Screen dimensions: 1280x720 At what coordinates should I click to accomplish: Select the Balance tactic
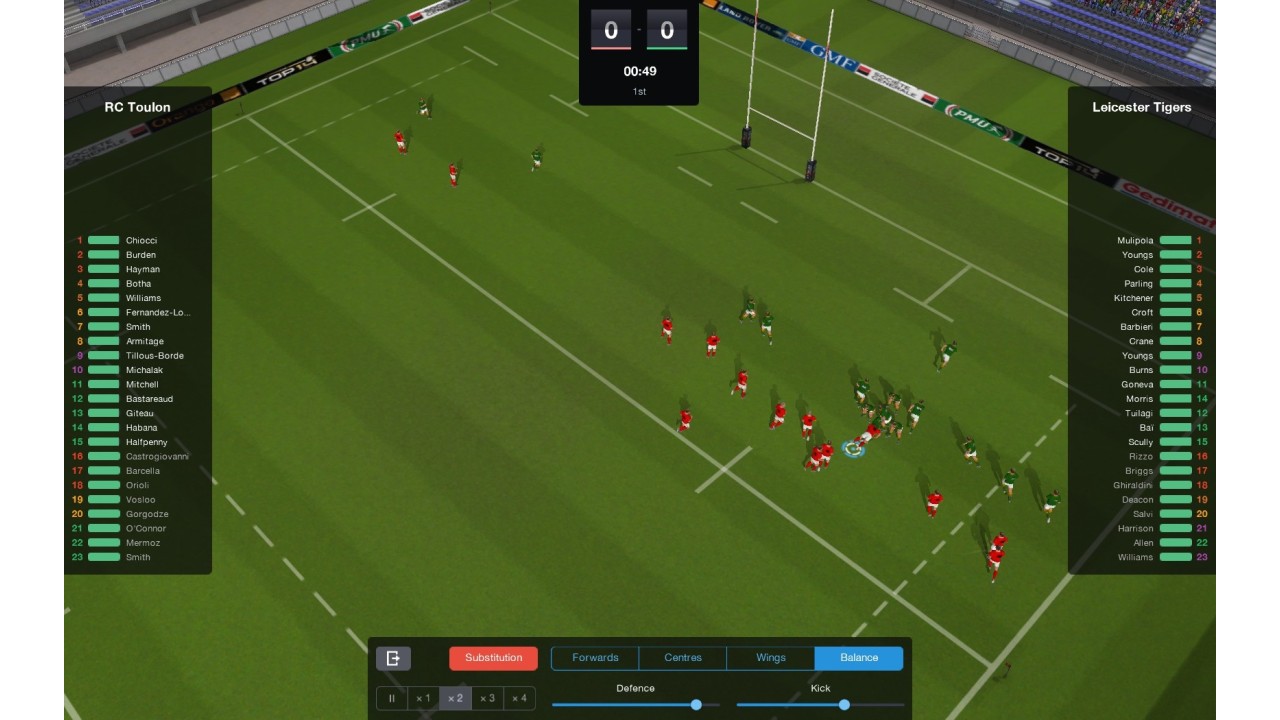coord(858,658)
